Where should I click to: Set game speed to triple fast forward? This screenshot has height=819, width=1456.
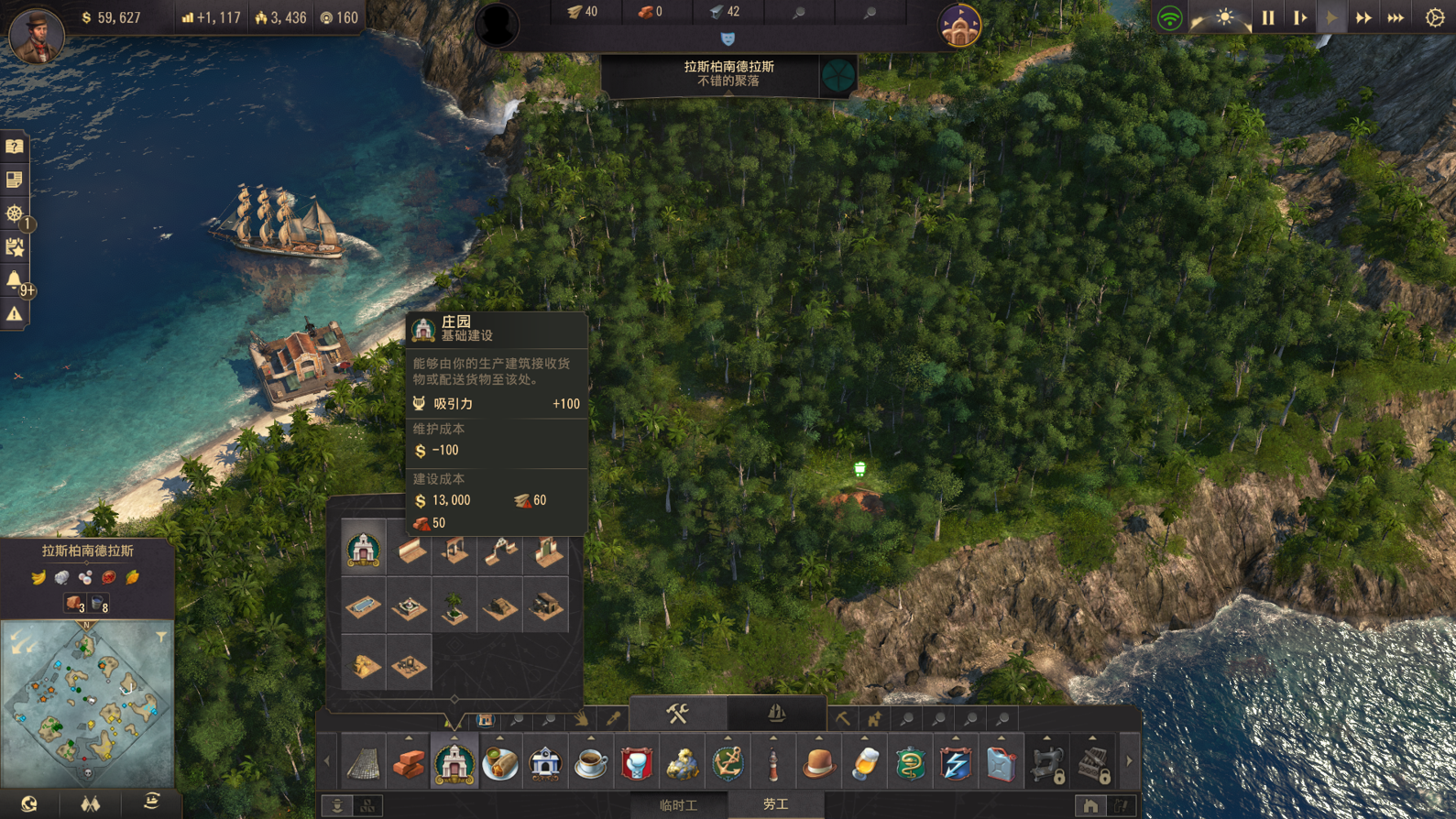pos(1396,17)
